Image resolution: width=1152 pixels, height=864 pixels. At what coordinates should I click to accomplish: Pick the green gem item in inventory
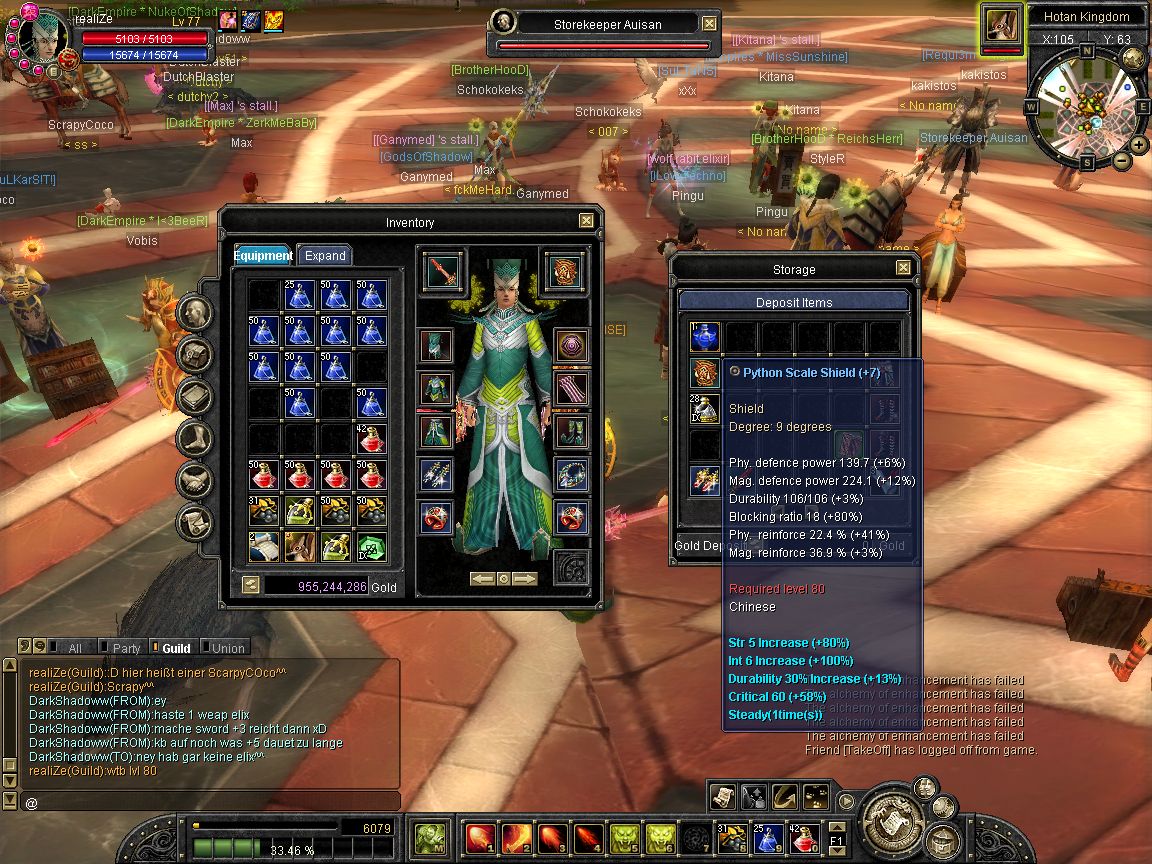(x=371, y=546)
